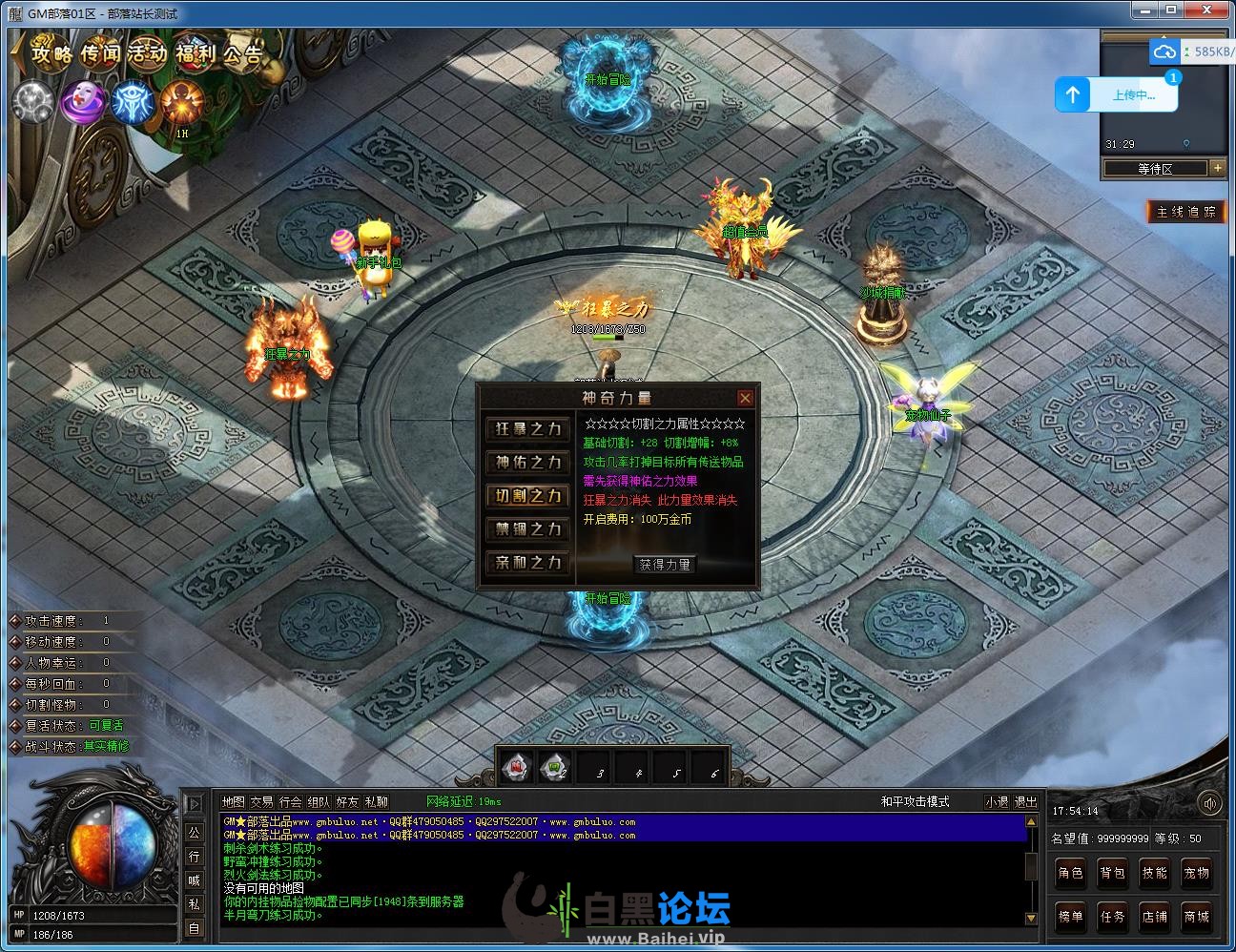Click the blue eye buff icon
Viewport: 1236px width, 952px height.
tap(132, 102)
